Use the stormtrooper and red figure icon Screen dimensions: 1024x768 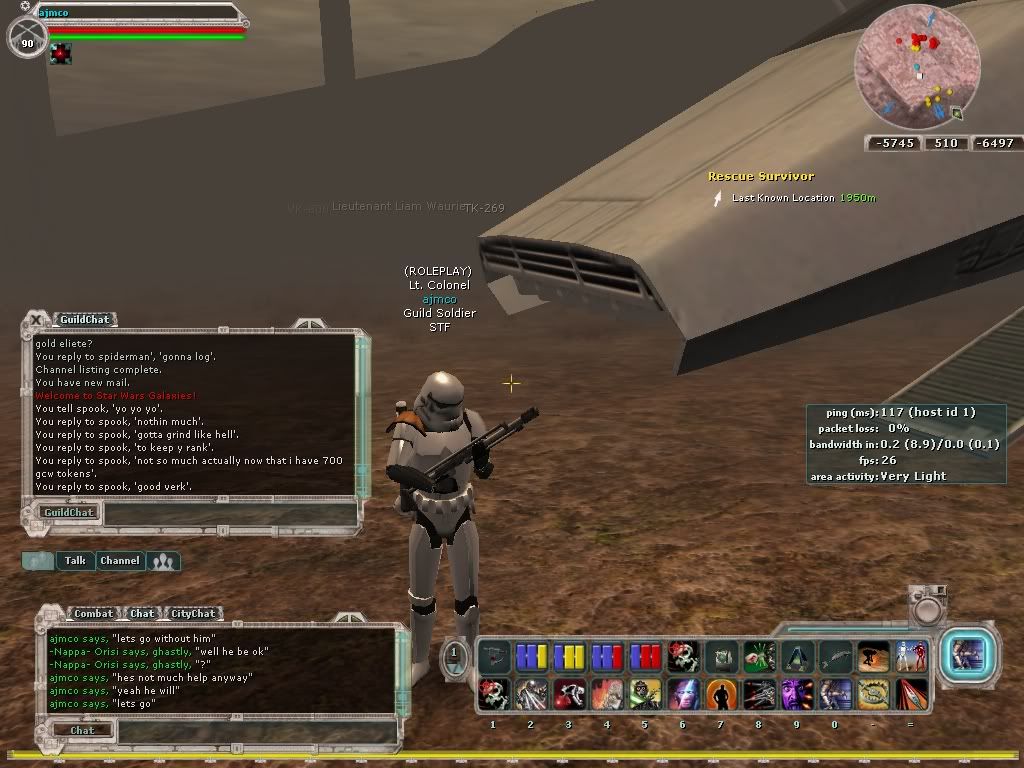[x=911, y=657]
